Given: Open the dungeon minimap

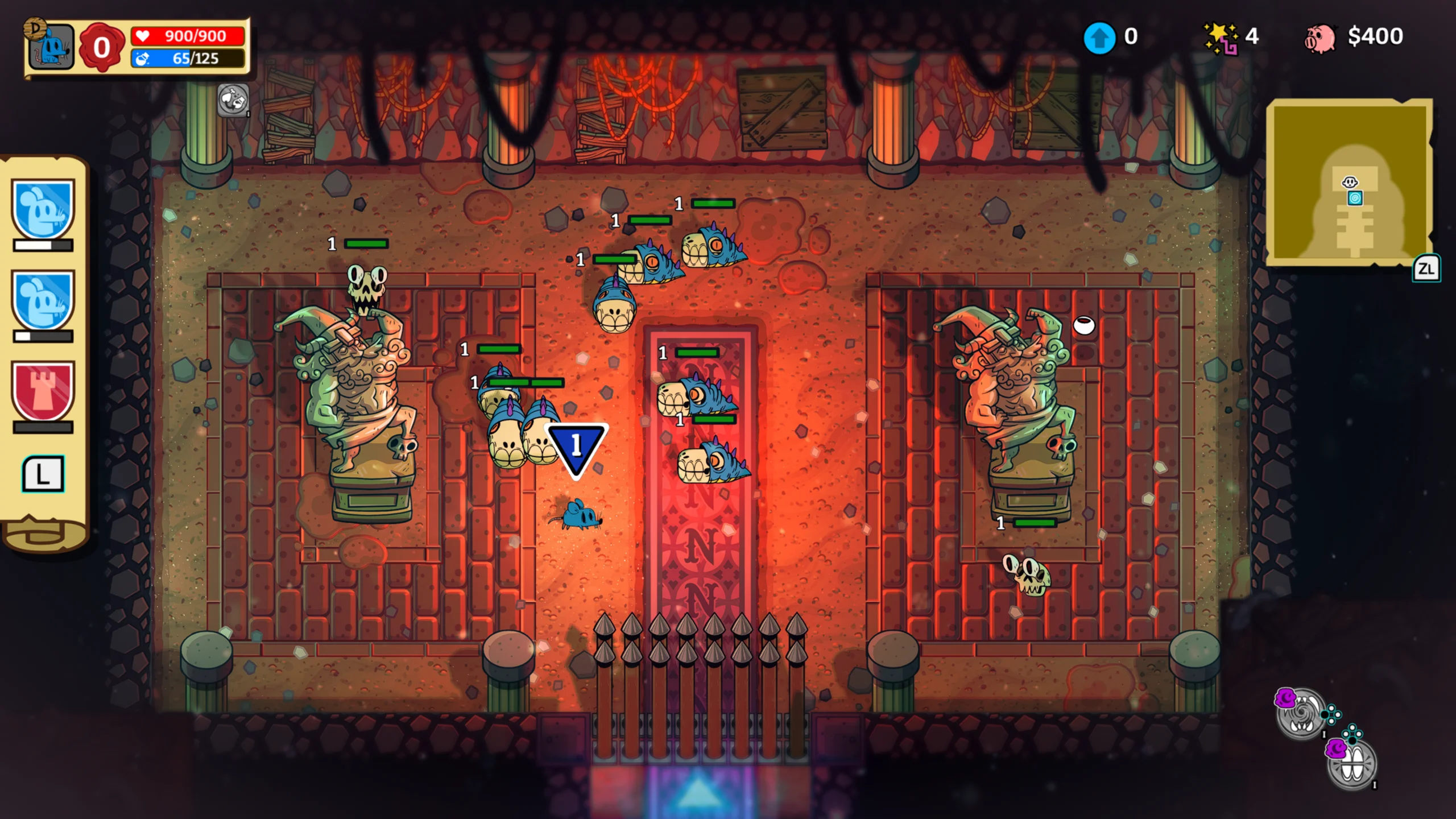Looking at the screenshot, I should pyautogui.click(x=1350, y=181).
